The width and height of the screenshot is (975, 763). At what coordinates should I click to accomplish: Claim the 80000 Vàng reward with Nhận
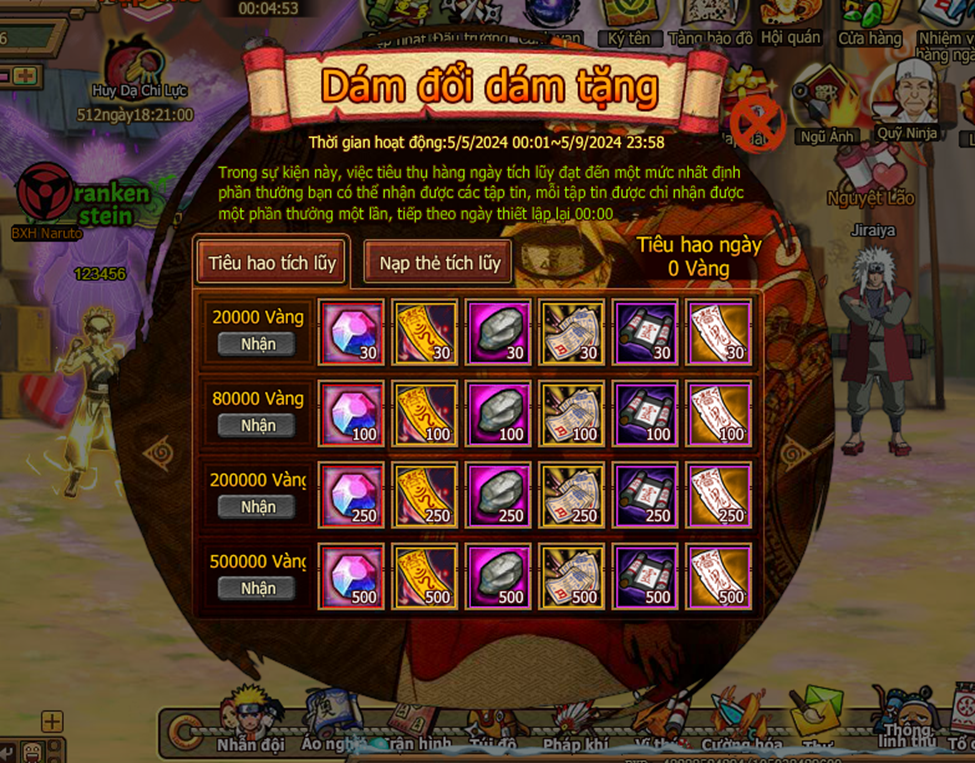[x=257, y=426]
